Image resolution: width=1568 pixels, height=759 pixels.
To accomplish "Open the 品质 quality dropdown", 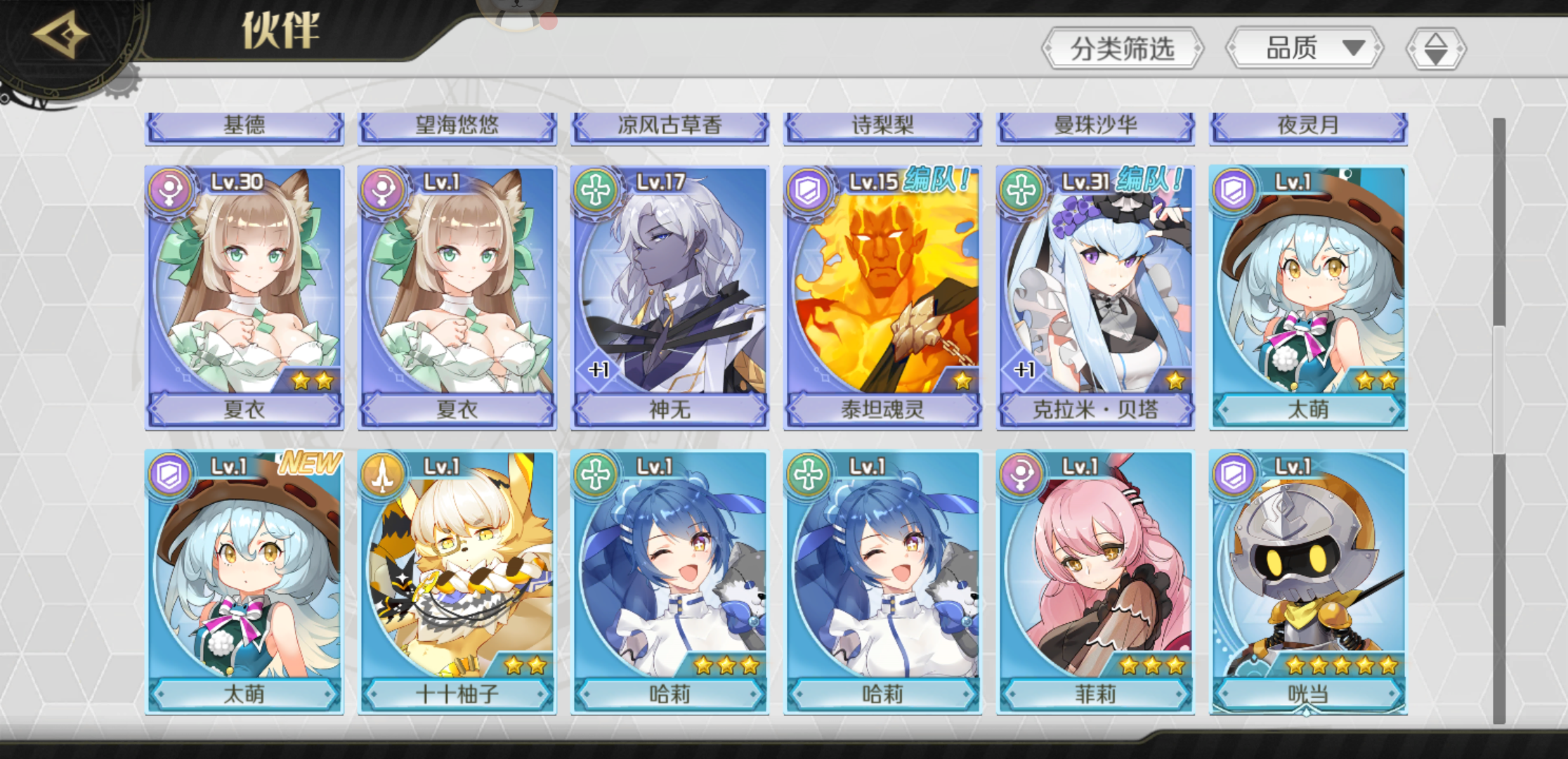I will 1304,49.
